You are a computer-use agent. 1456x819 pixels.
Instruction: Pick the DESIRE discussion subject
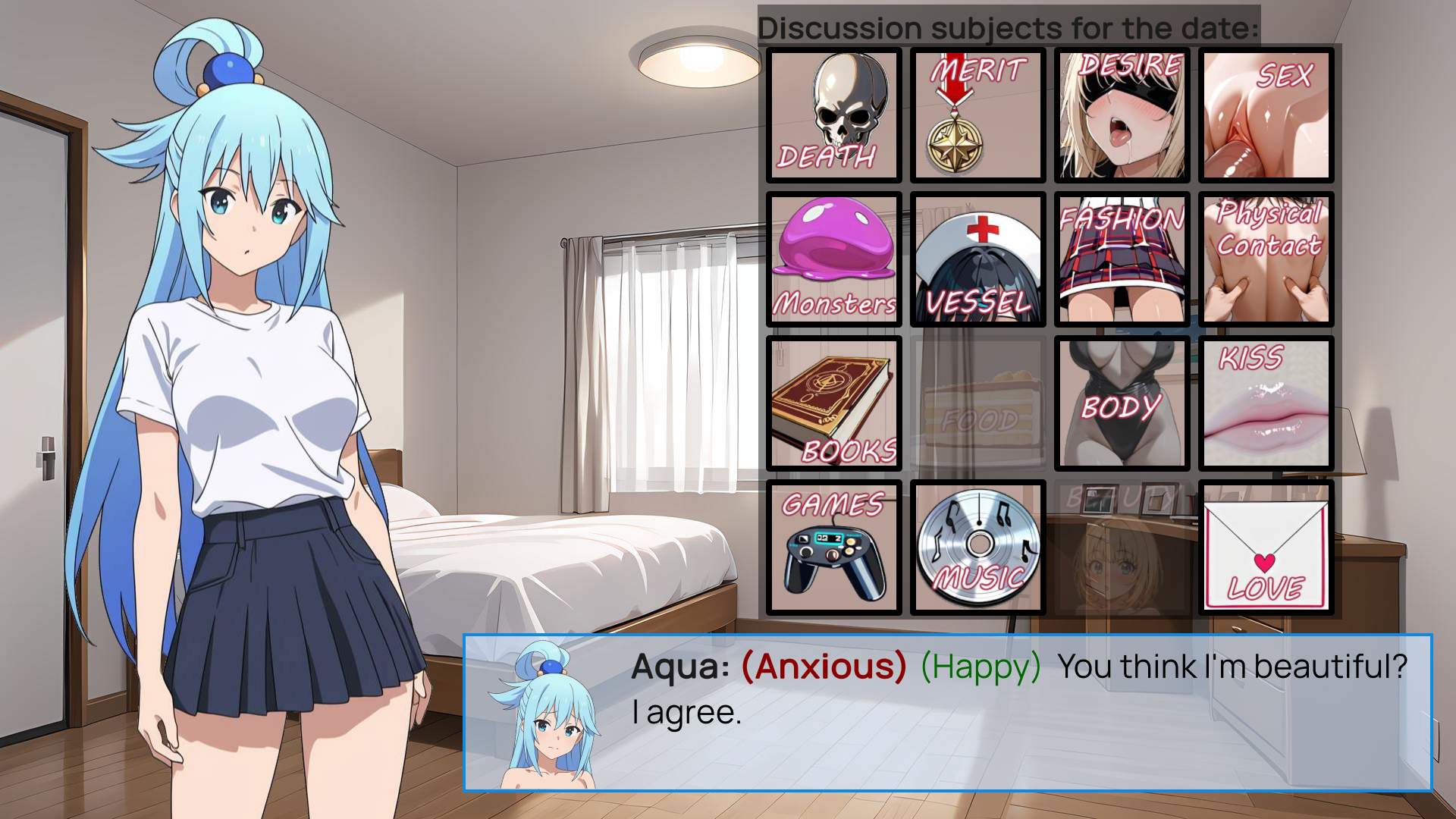[1122, 115]
